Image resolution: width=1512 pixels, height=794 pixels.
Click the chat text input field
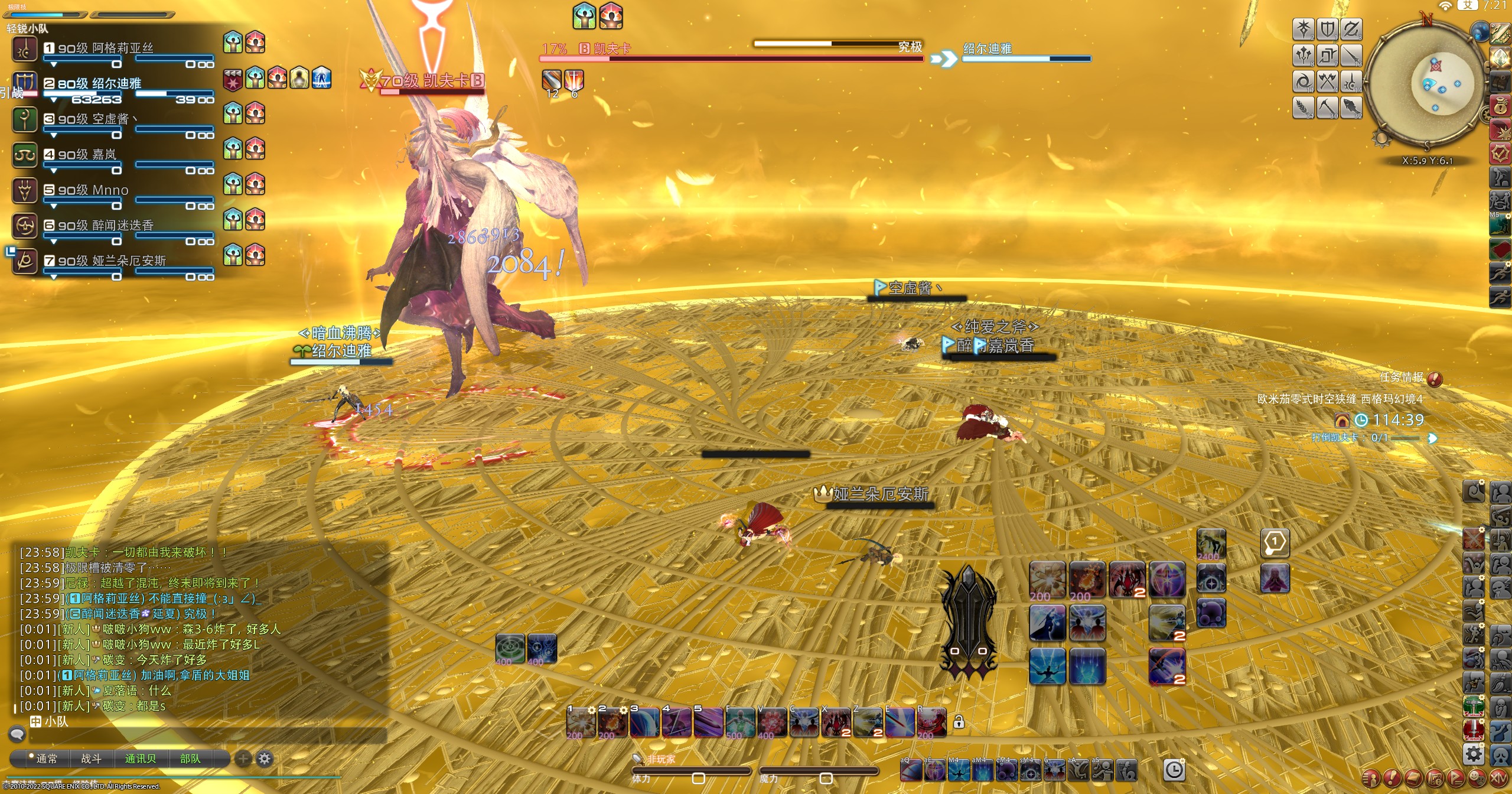point(207,736)
